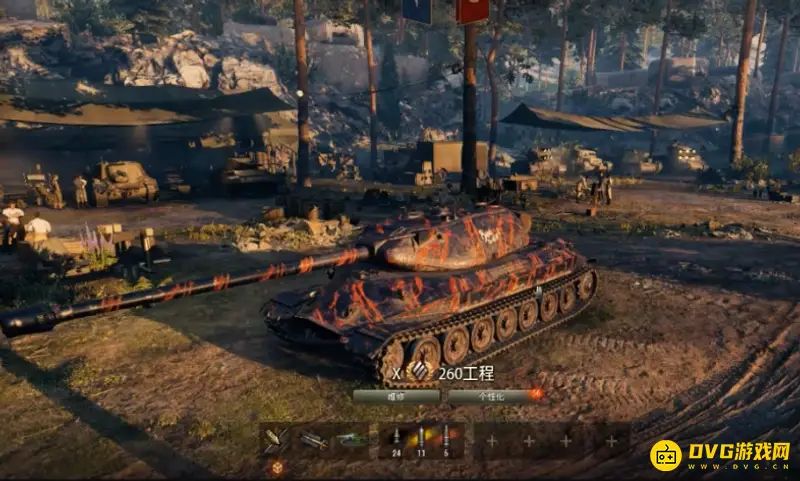This screenshot has height=481, width=800.
Task: Select the shell slot with 24 rounds
Action: coord(396,439)
